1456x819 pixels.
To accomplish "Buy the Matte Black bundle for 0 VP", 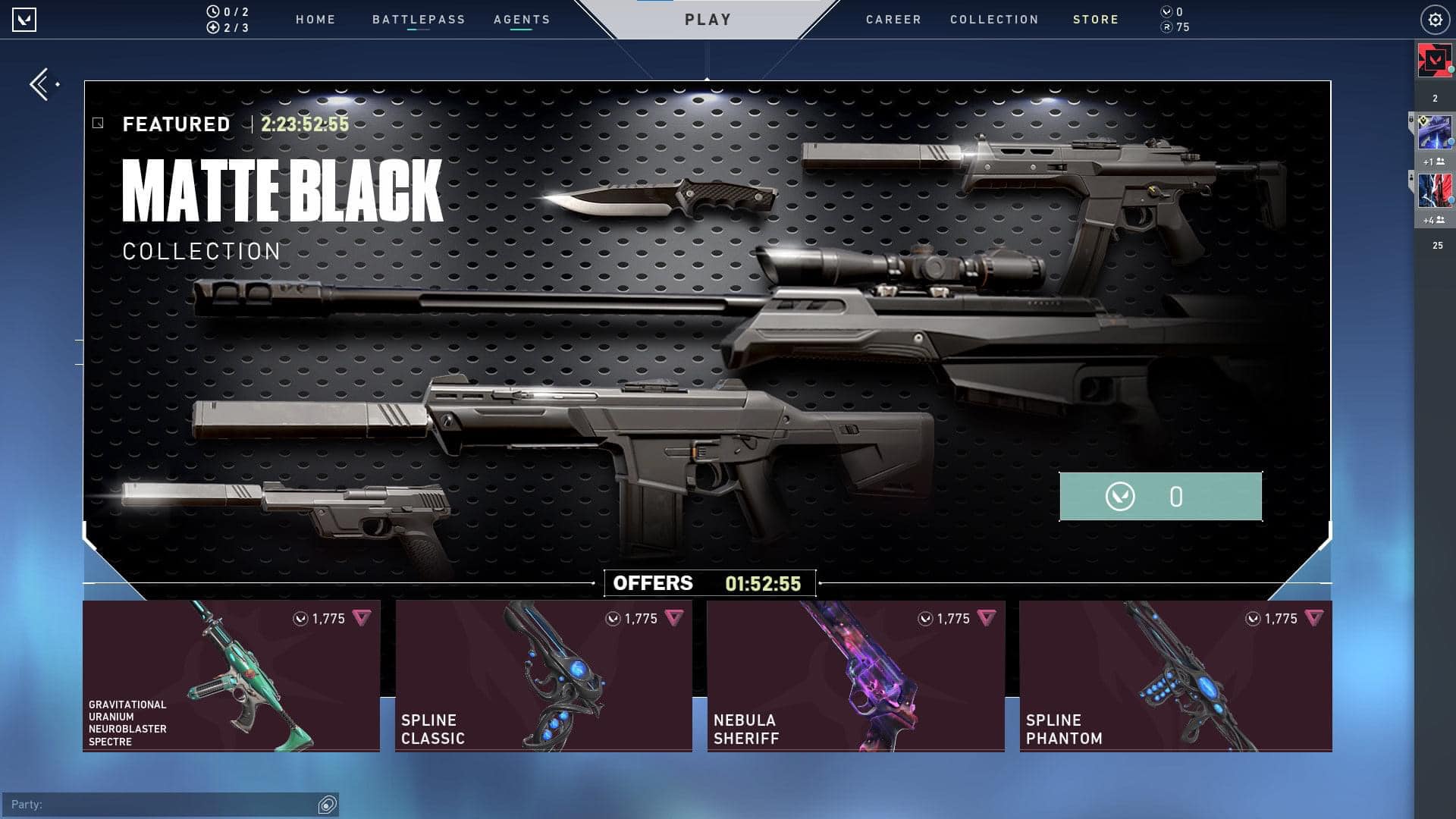I will tap(1160, 497).
